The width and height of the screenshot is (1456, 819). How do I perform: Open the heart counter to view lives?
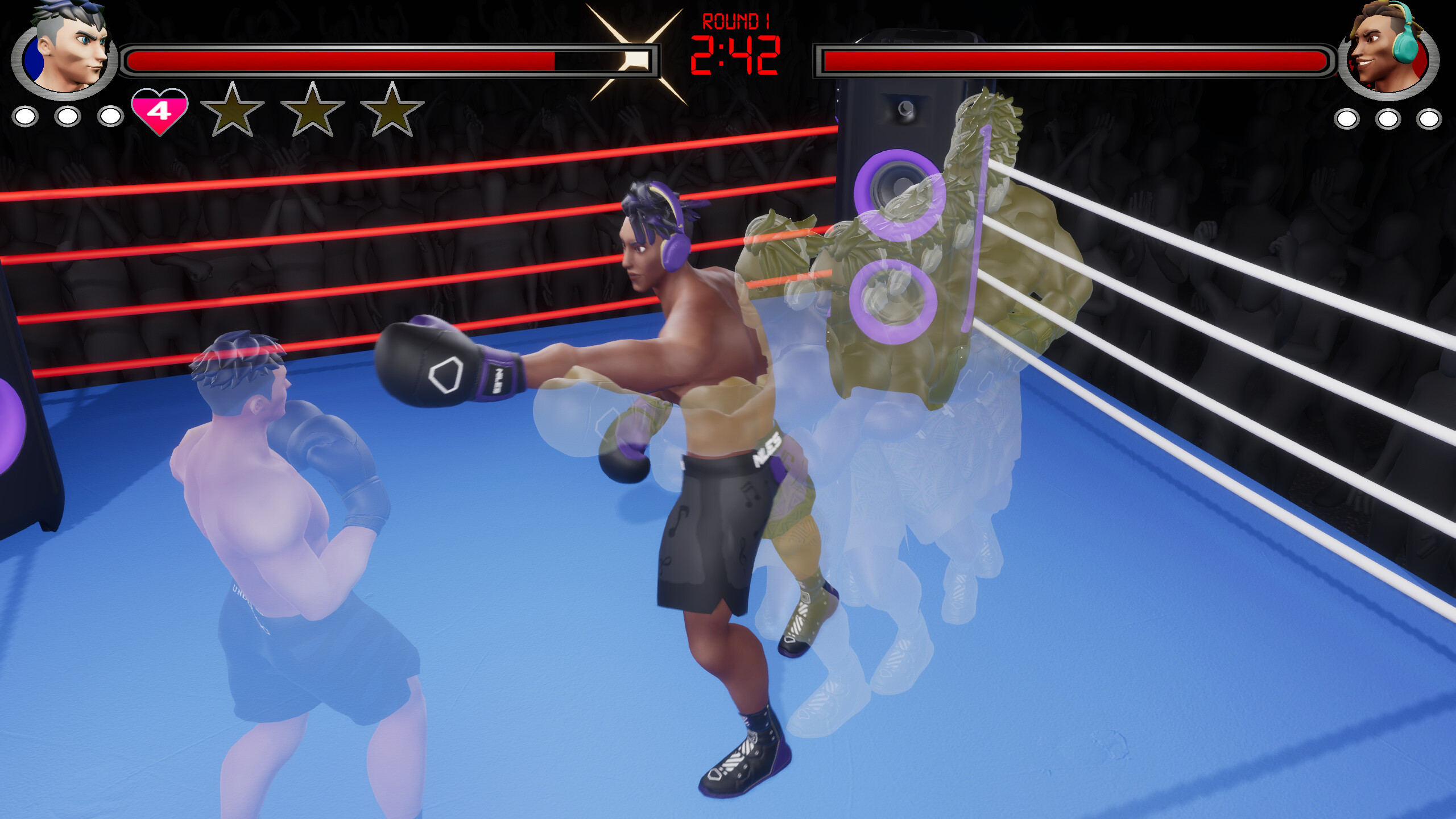[160, 112]
